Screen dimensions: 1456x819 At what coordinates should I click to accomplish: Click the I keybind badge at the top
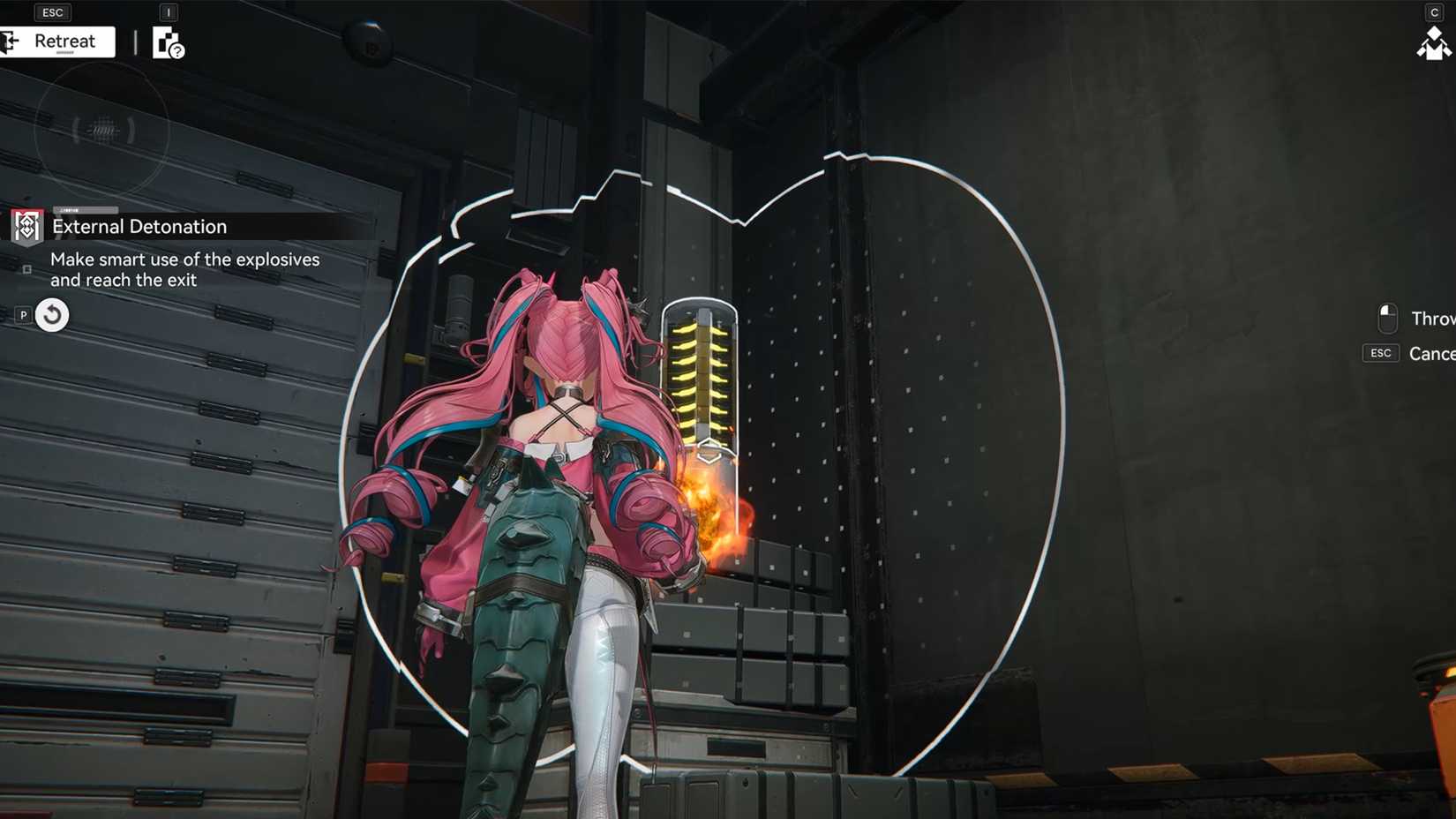click(167, 12)
